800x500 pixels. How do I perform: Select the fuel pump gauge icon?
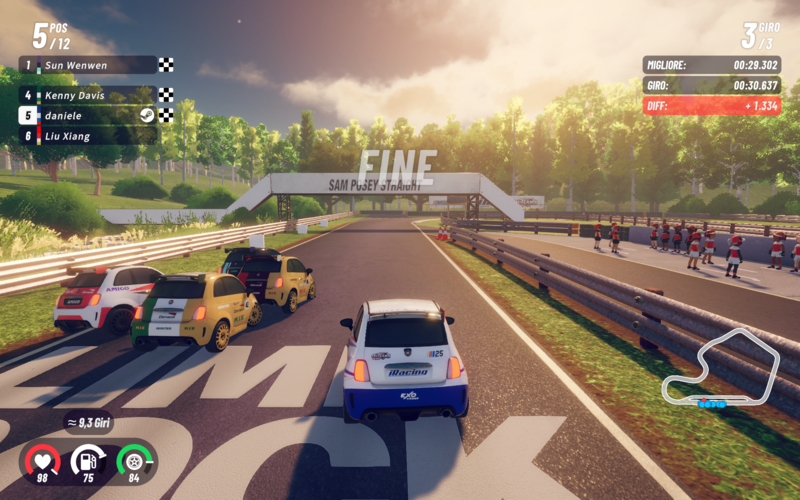[88, 460]
